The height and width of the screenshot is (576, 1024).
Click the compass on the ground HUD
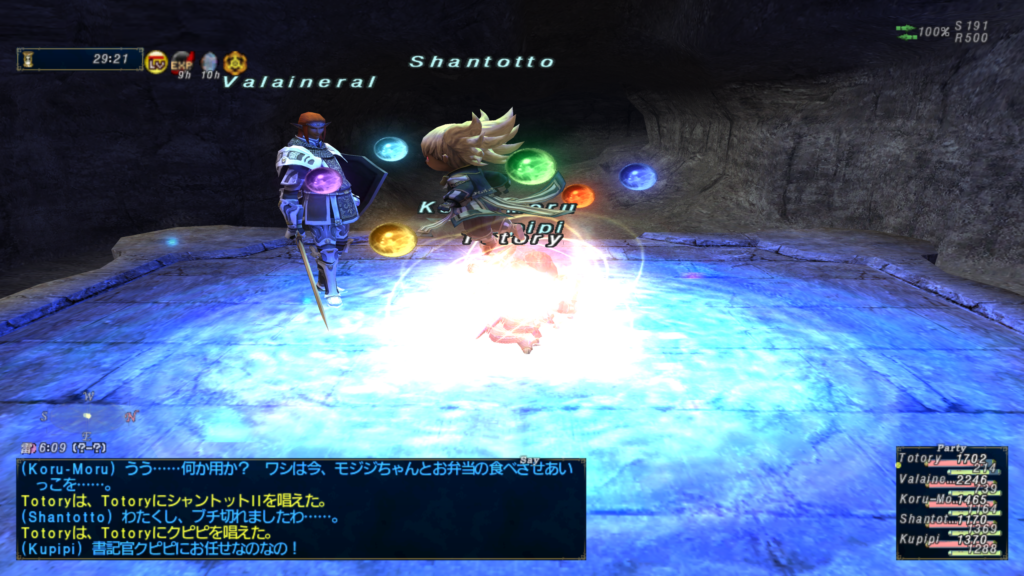[x=88, y=415]
